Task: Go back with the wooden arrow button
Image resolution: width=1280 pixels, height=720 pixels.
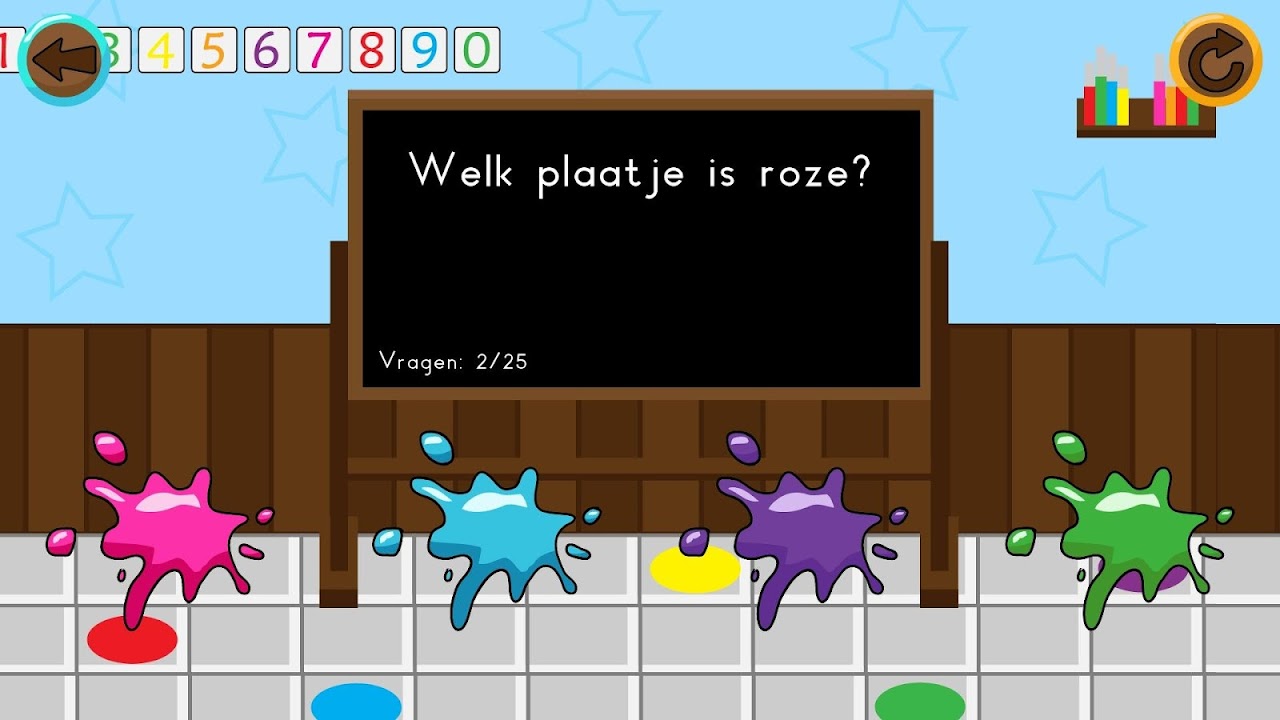Action: tap(65, 60)
